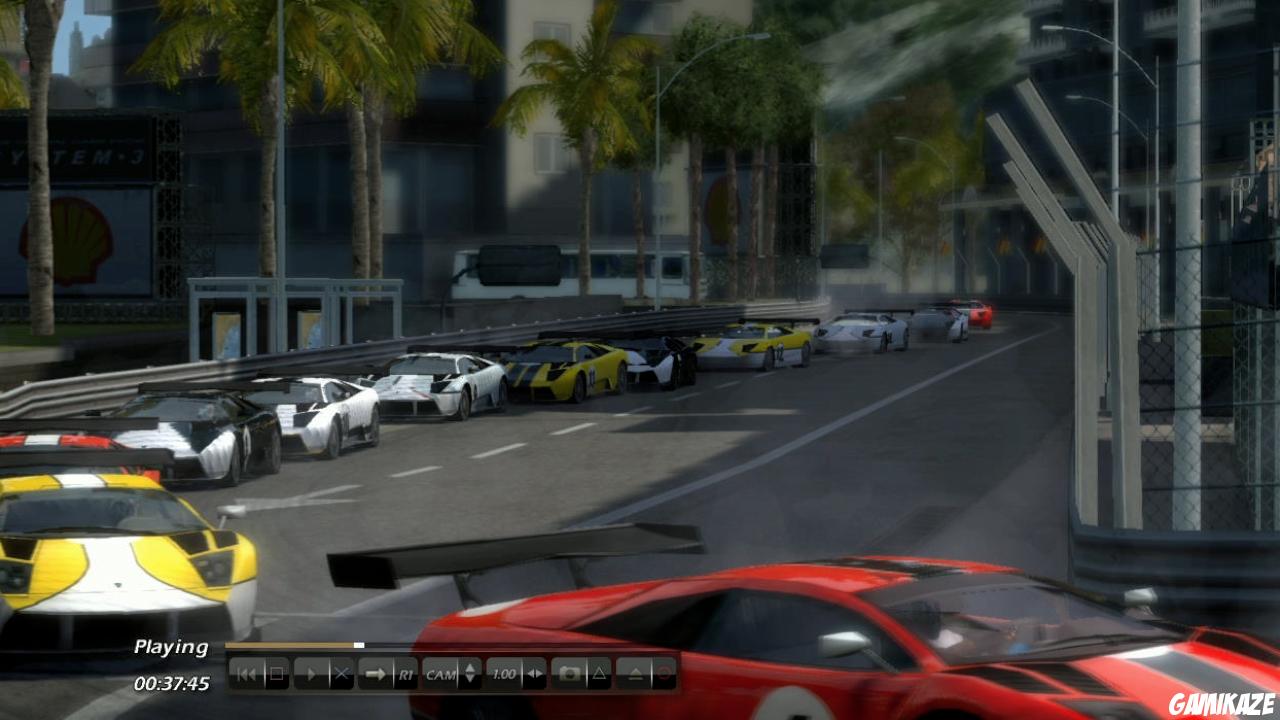Screen dimensions: 1280x720
Task: Click the CAM down arrow to change camera
Action: (x=470, y=679)
